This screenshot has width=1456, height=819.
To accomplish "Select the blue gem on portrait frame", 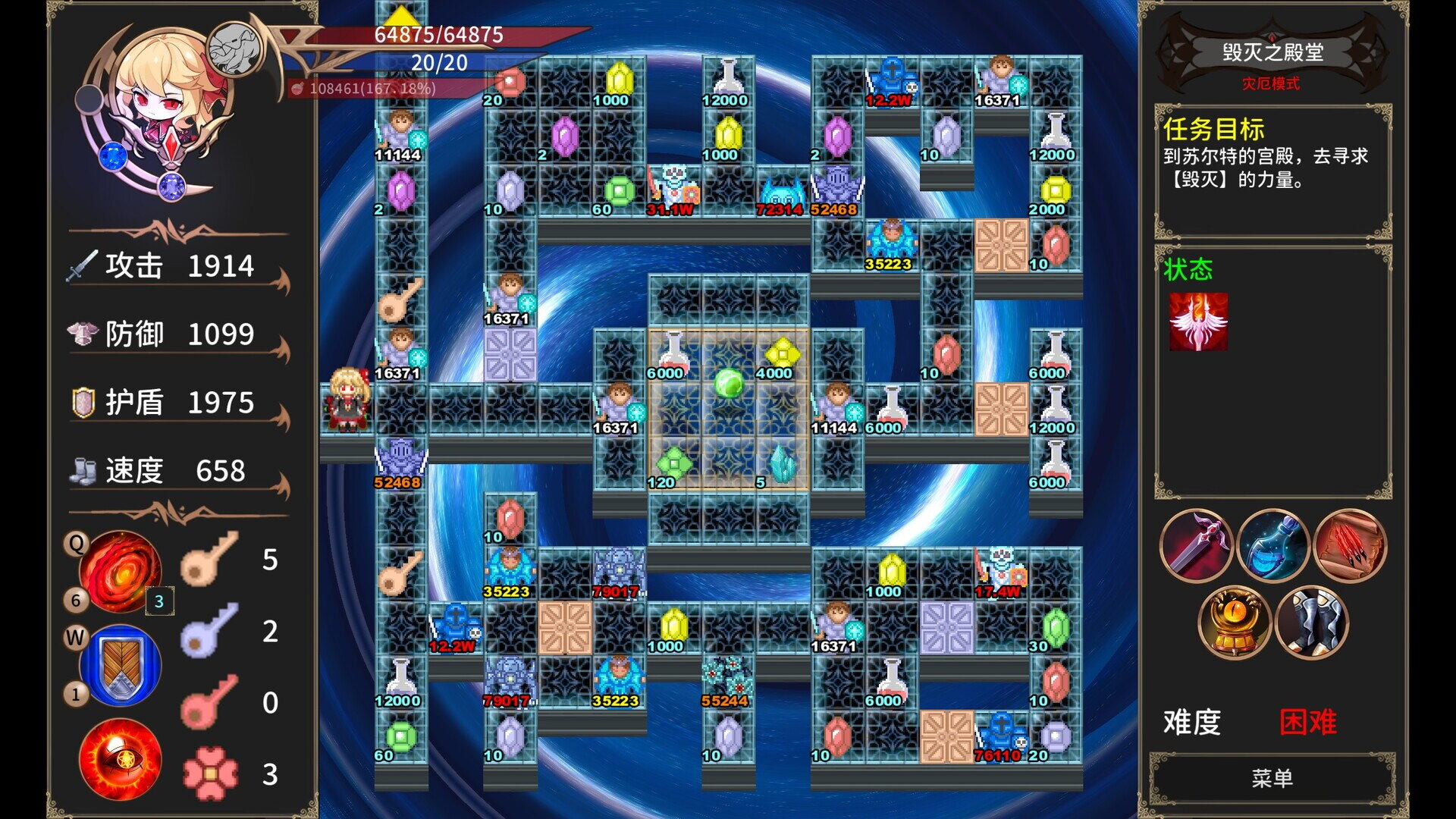I will click(113, 157).
